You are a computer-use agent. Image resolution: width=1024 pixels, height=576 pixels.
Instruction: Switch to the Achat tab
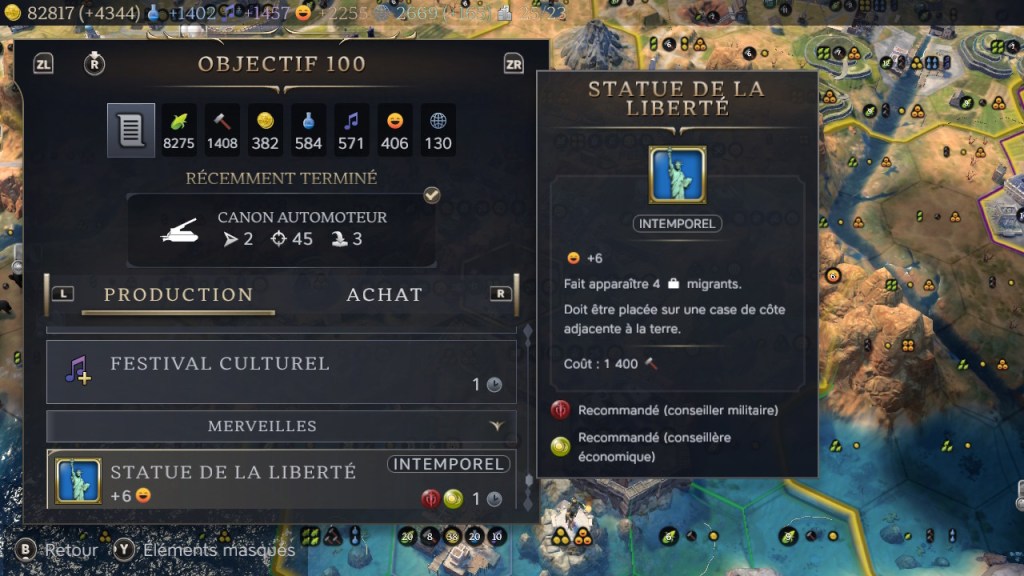384,295
